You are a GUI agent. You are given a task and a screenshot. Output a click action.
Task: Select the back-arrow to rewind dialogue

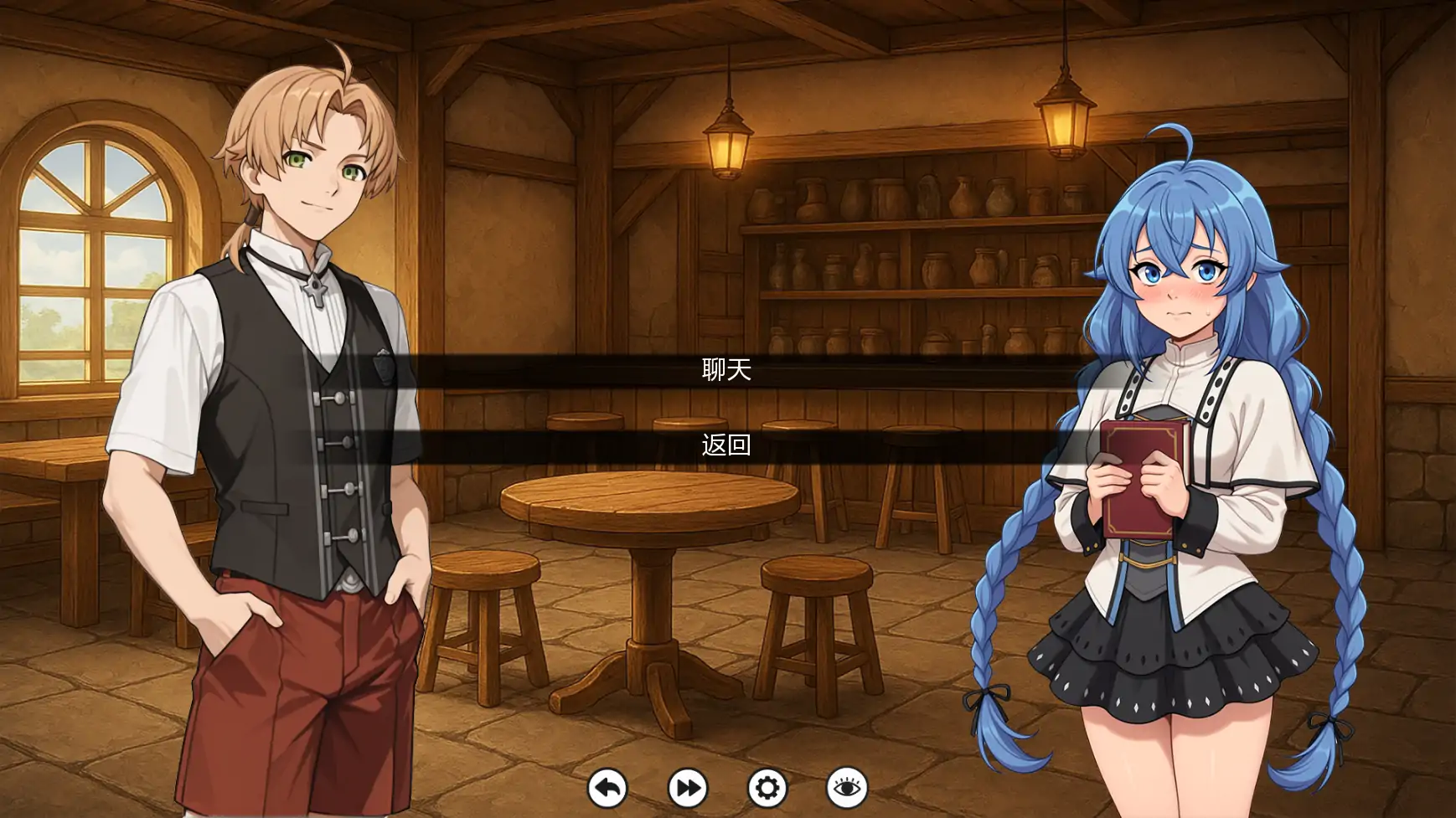(609, 789)
